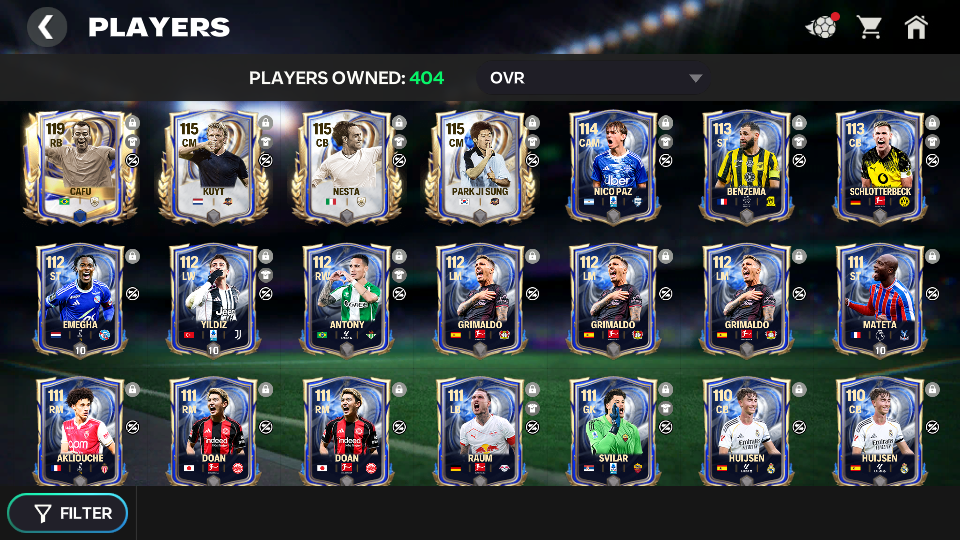Return to the home screen

[x=916, y=27]
